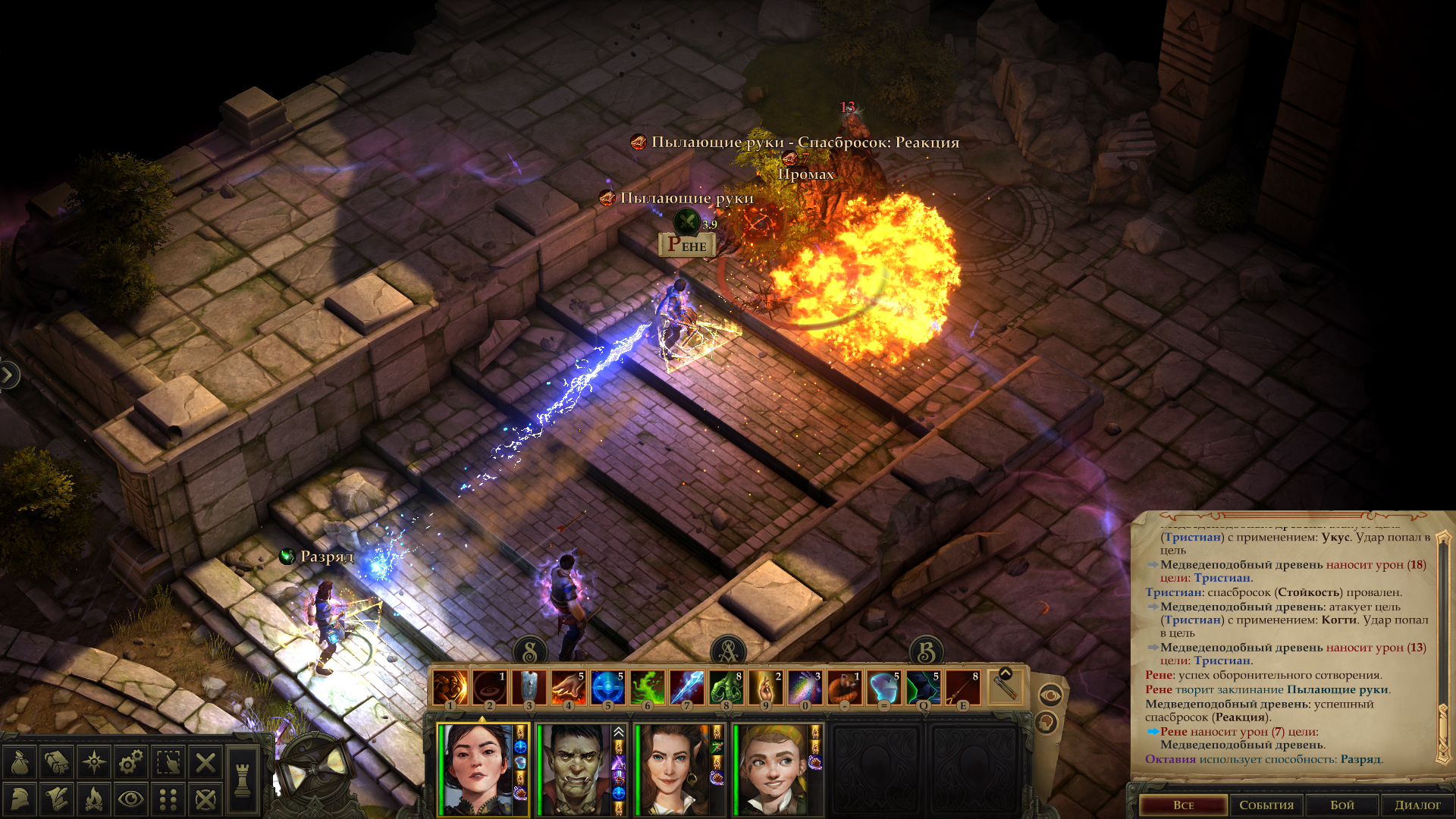The width and height of the screenshot is (1456, 819).
Task: Select the rainbow color spray spell
Action: pos(805,689)
